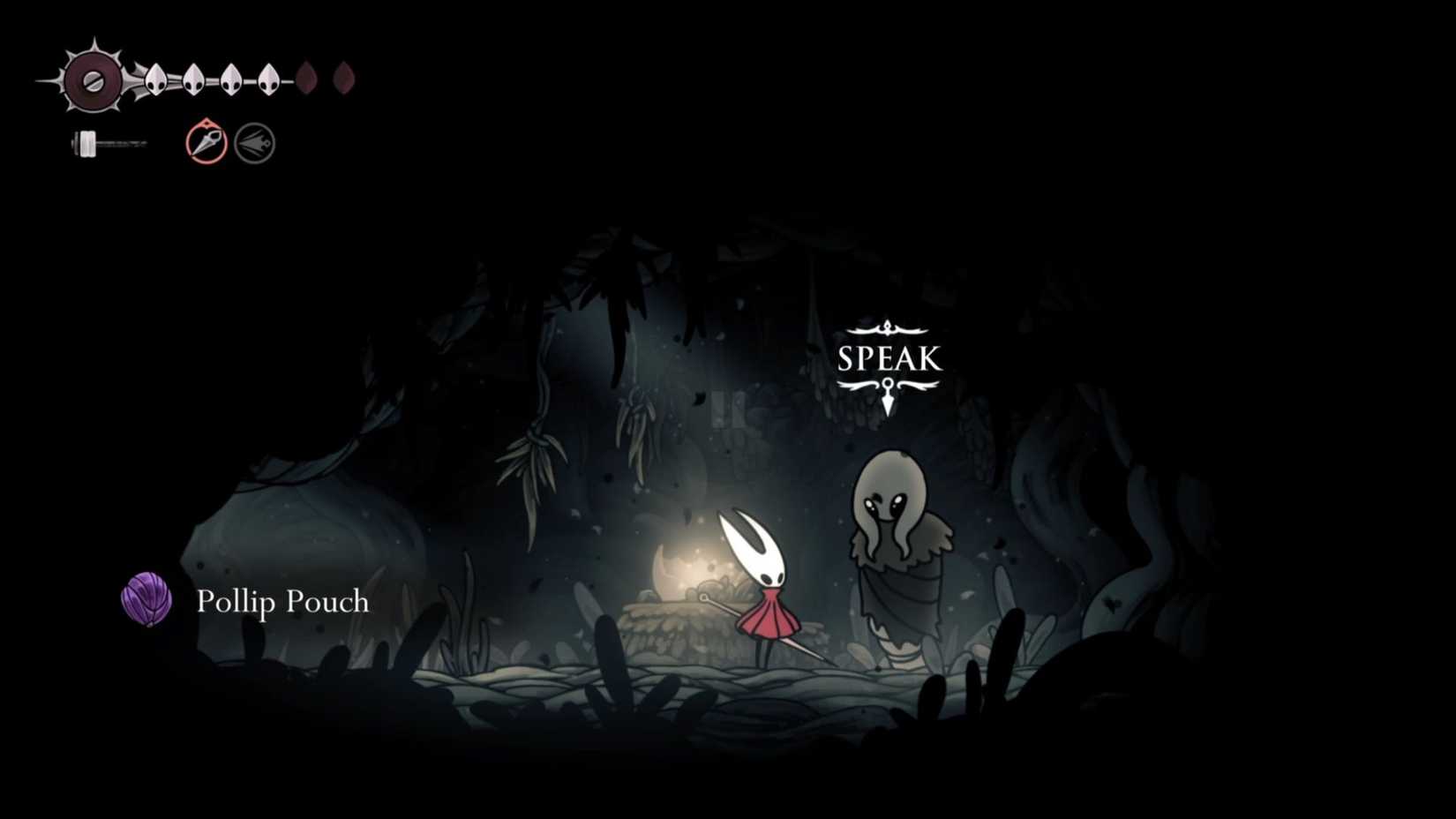Click the Pollip Pouch text label
The height and width of the screenshot is (819, 1456).
(x=281, y=603)
